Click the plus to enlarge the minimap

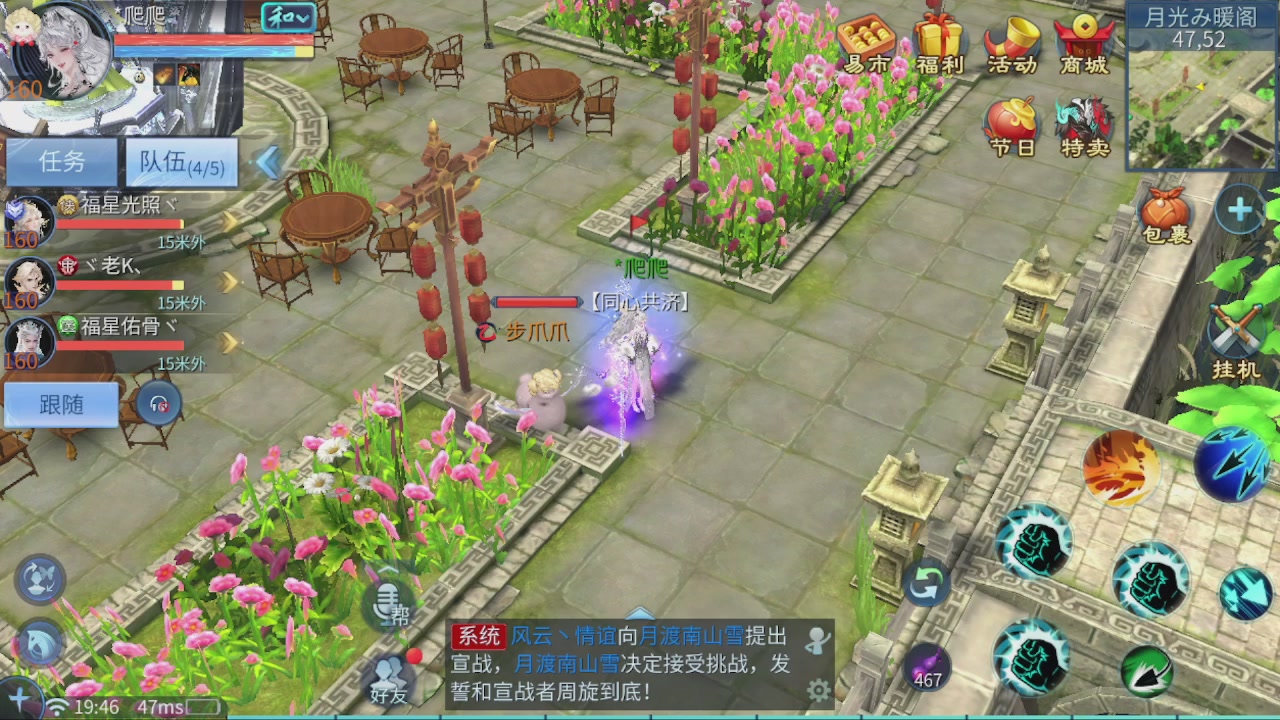1237,210
